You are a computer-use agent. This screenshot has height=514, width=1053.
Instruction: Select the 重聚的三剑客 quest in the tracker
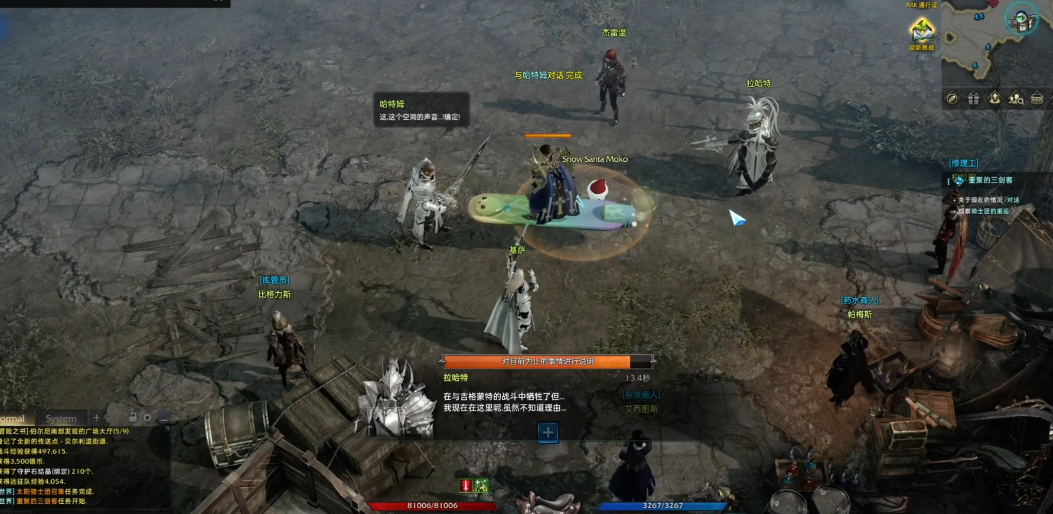tap(990, 180)
